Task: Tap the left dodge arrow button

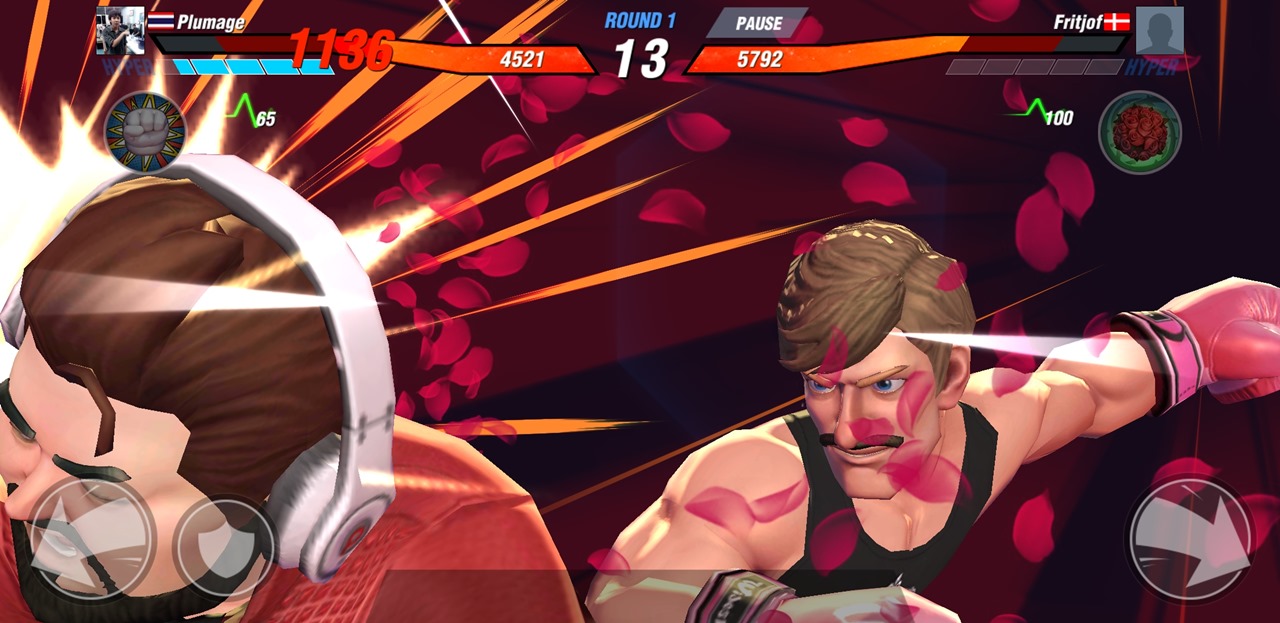Action: click(x=91, y=539)
